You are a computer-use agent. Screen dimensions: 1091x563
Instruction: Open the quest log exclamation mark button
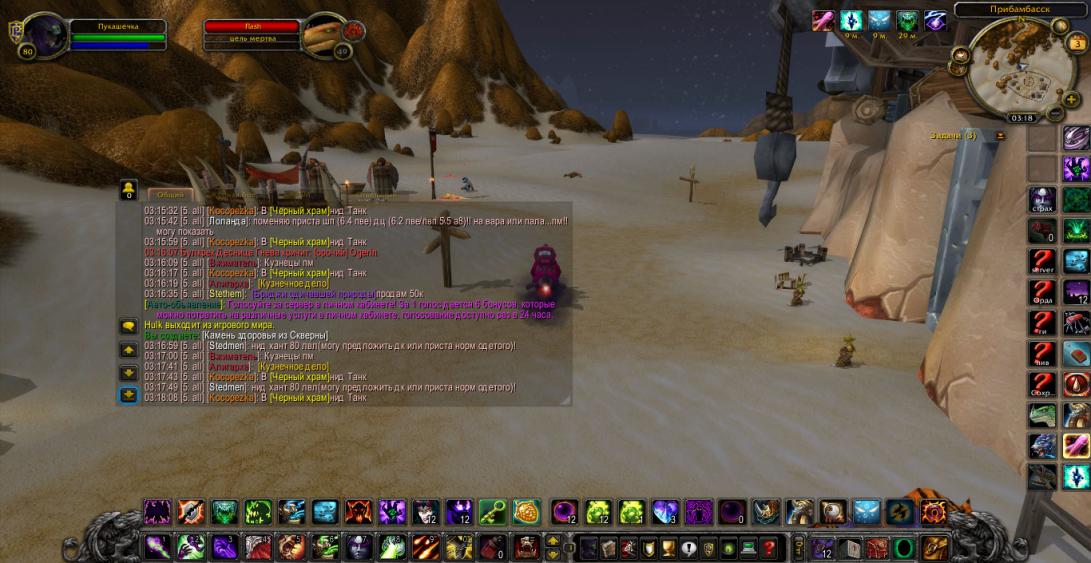click(687, 547)
